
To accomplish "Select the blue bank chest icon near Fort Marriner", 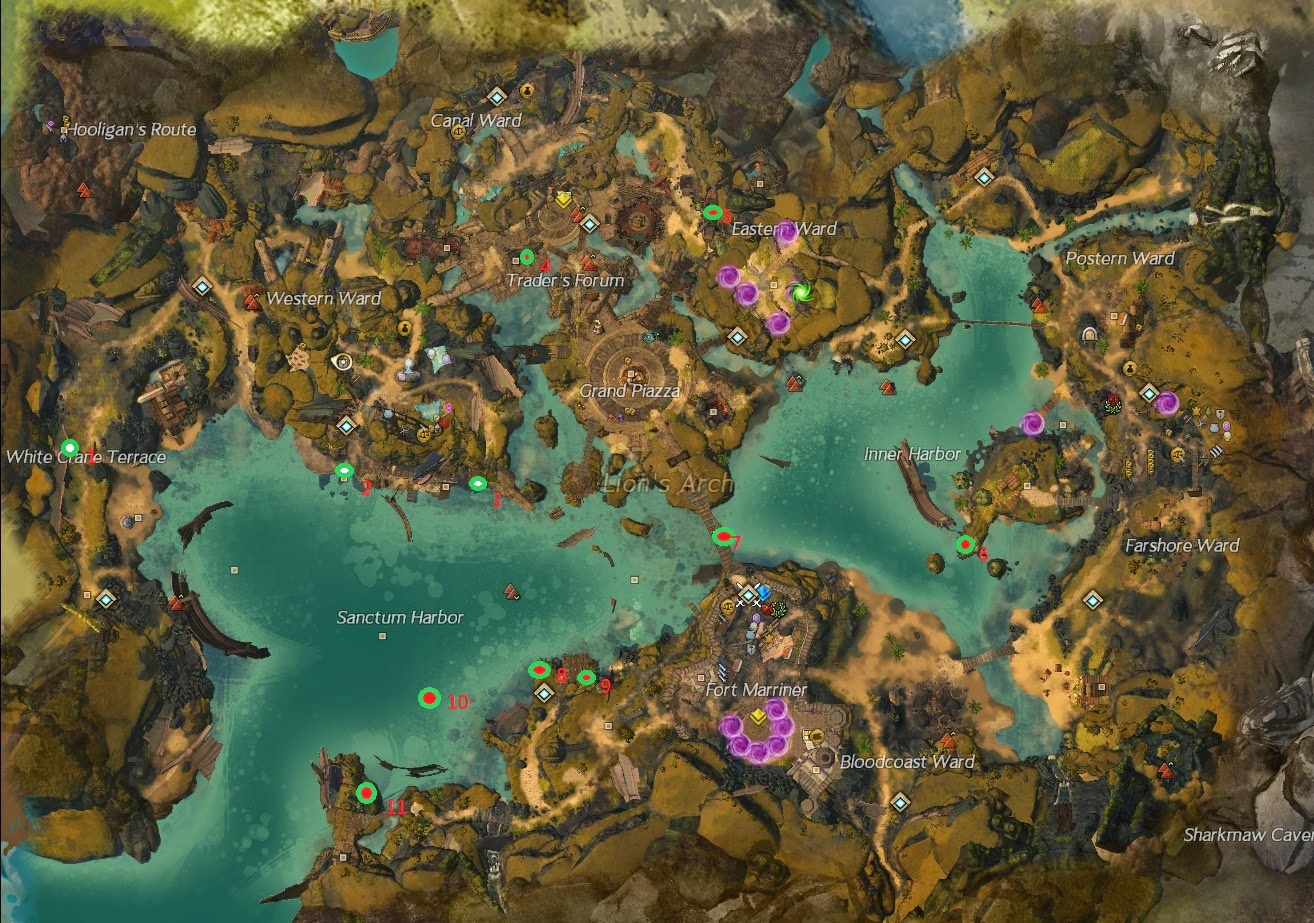I will coord(764,593).
